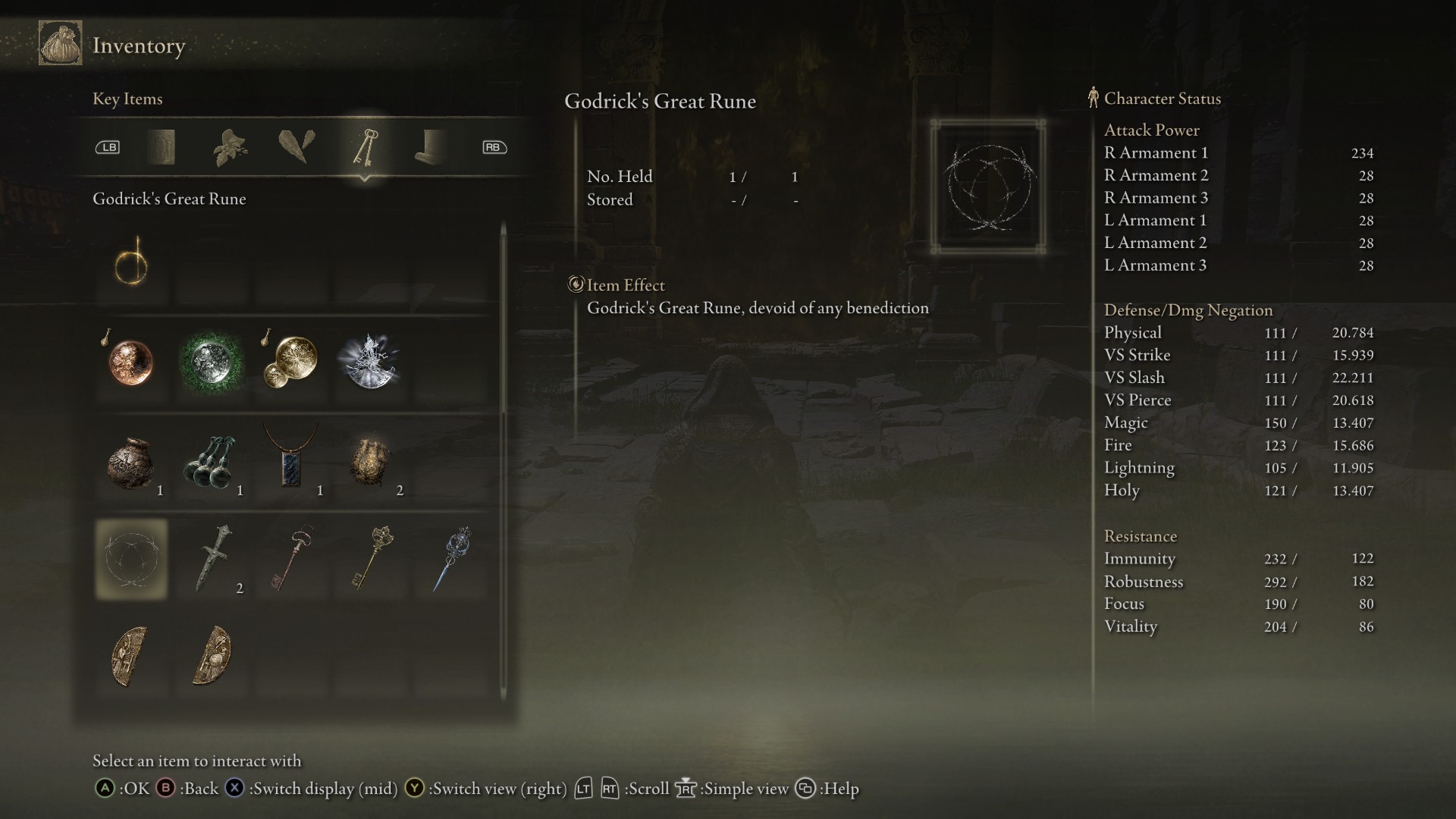Screen dimensions: 1456x819
Task: Choose the copper-red crystal orb
Action: pos(131,362)
